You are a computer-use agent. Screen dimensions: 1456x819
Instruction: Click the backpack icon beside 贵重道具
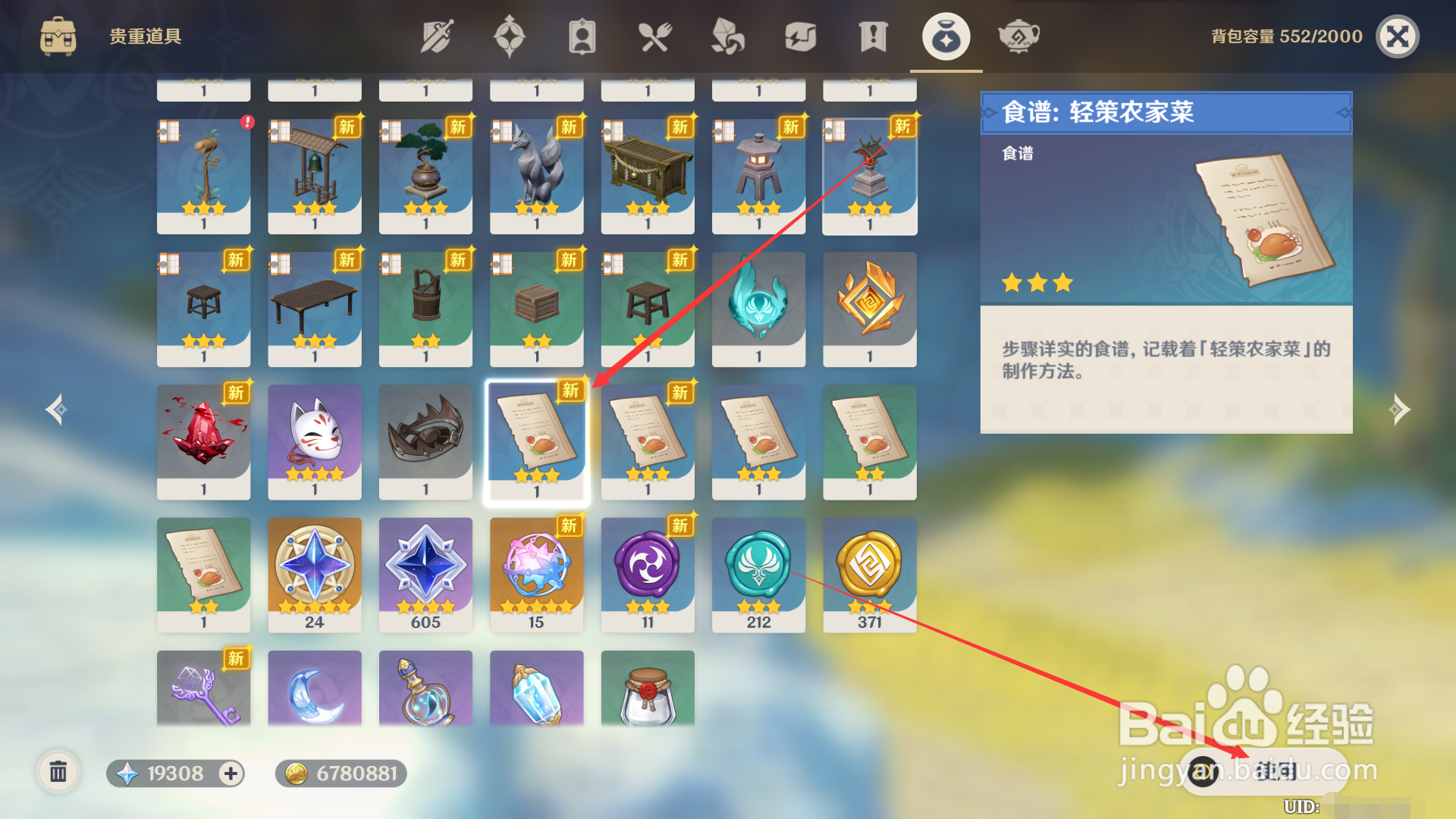tap(59, 36)
